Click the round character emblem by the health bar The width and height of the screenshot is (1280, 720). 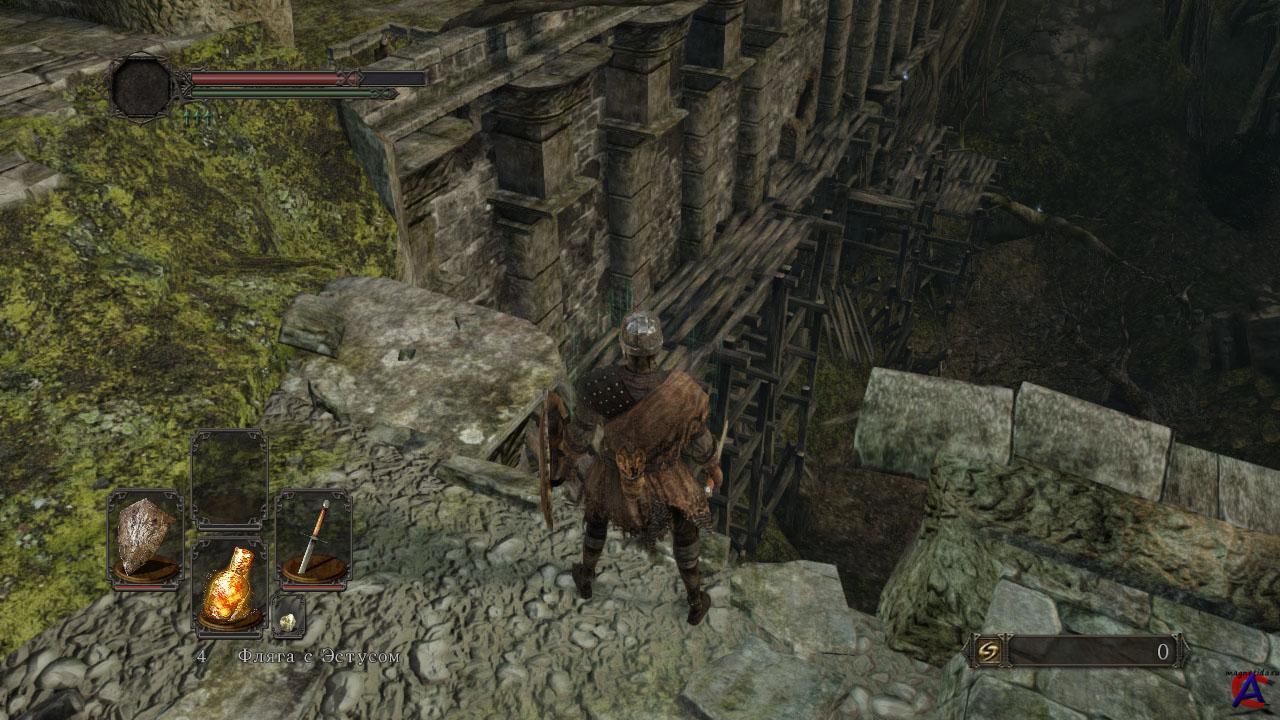click(143, 87)
